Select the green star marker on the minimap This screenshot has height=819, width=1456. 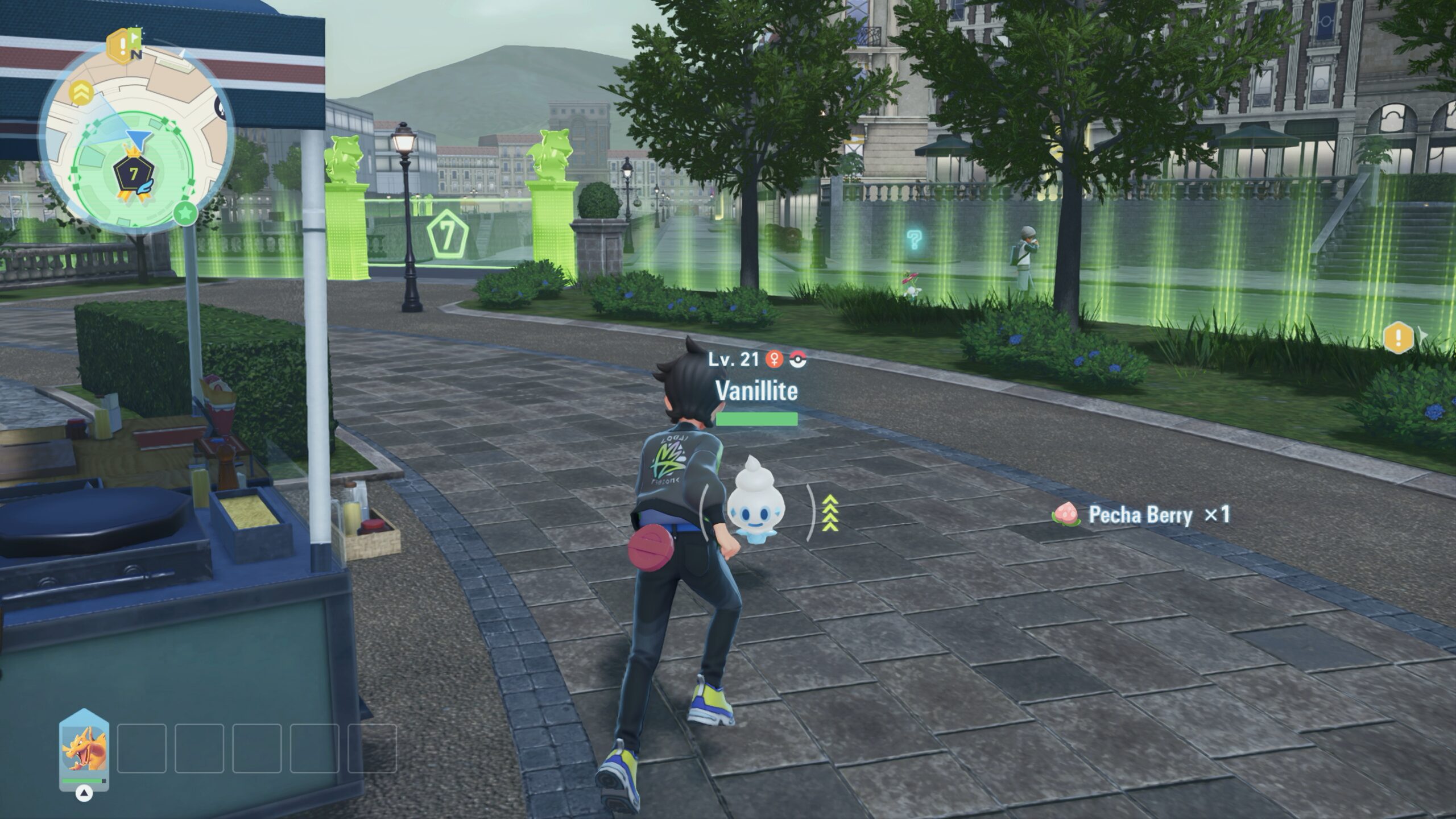tap(185, 214)
